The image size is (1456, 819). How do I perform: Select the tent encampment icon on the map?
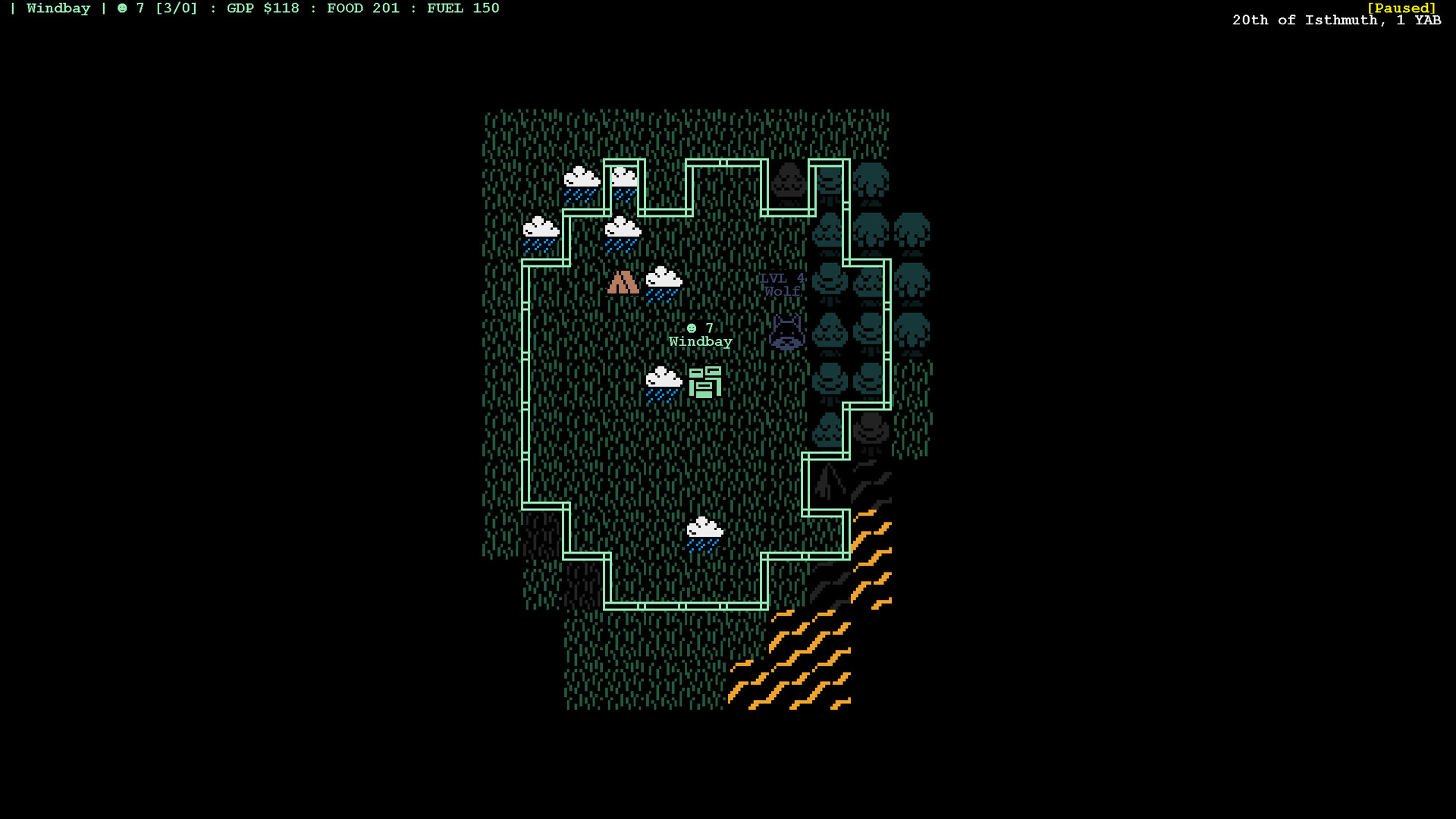coord(622,282)
